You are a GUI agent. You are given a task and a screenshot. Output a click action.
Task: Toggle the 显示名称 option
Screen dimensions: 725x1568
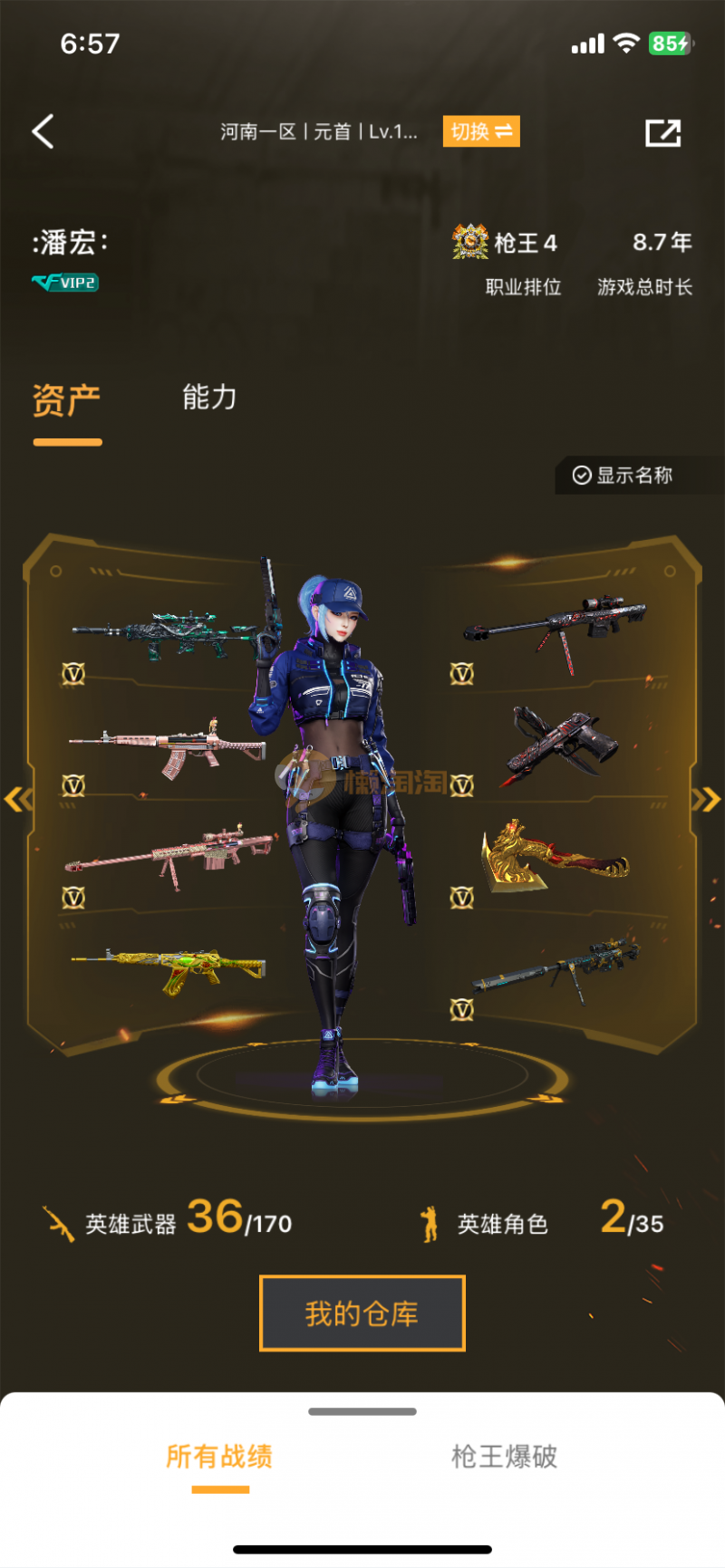pos(623,476)
